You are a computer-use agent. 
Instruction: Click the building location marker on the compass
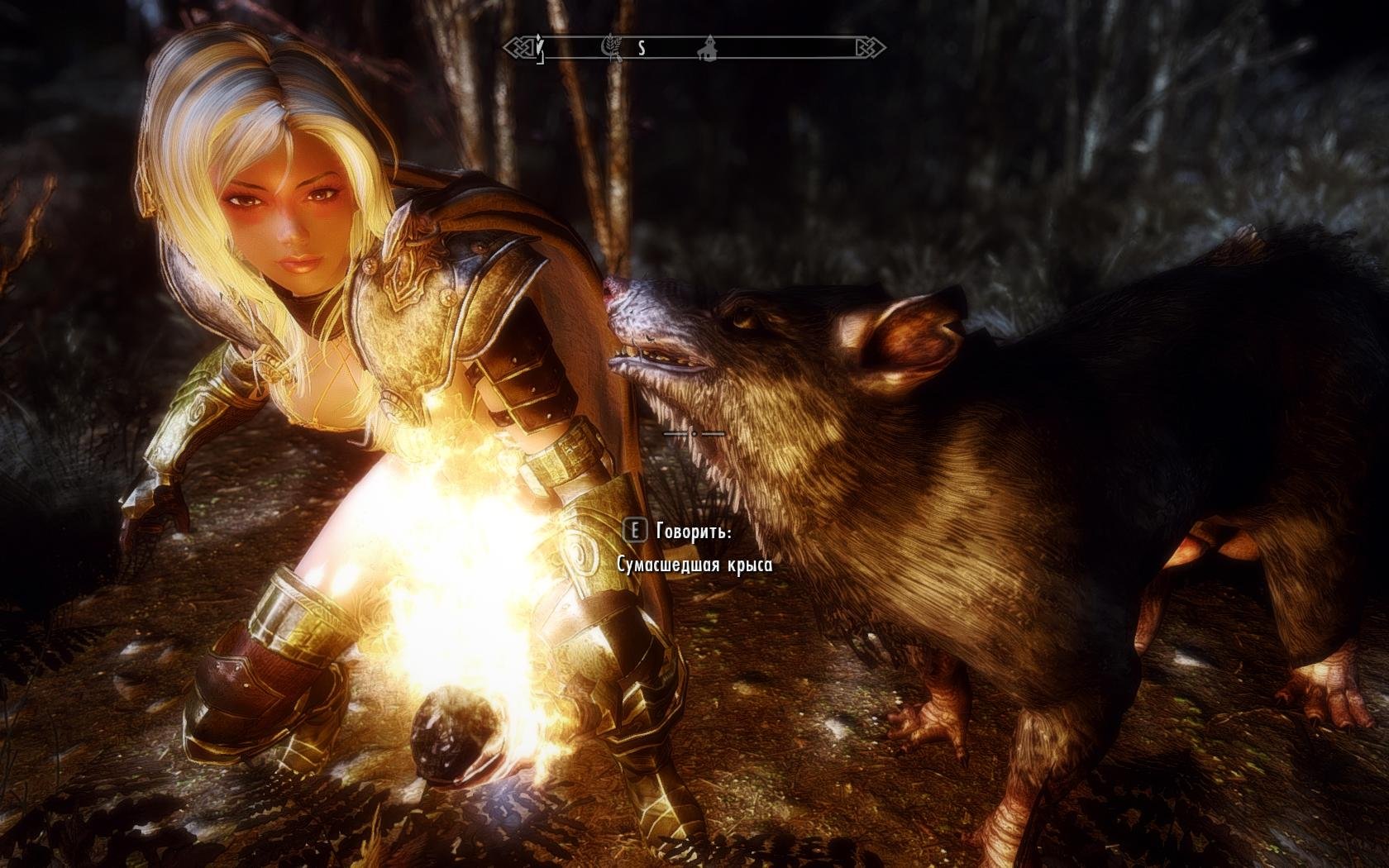tap(709, 48)
